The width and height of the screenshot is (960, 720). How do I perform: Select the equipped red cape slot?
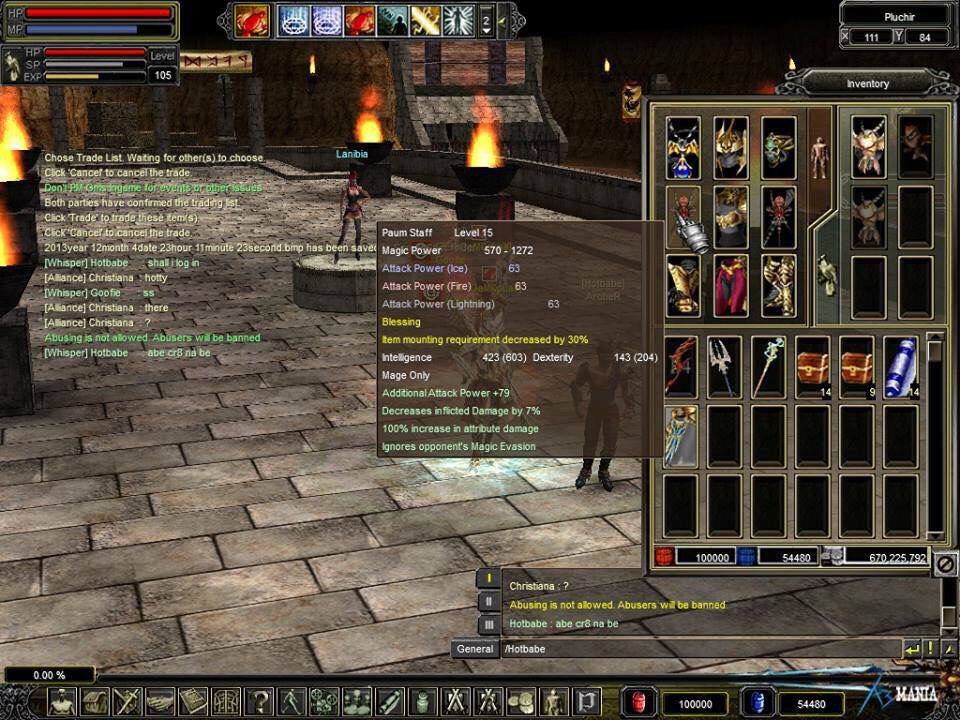[x=731, y=285]
